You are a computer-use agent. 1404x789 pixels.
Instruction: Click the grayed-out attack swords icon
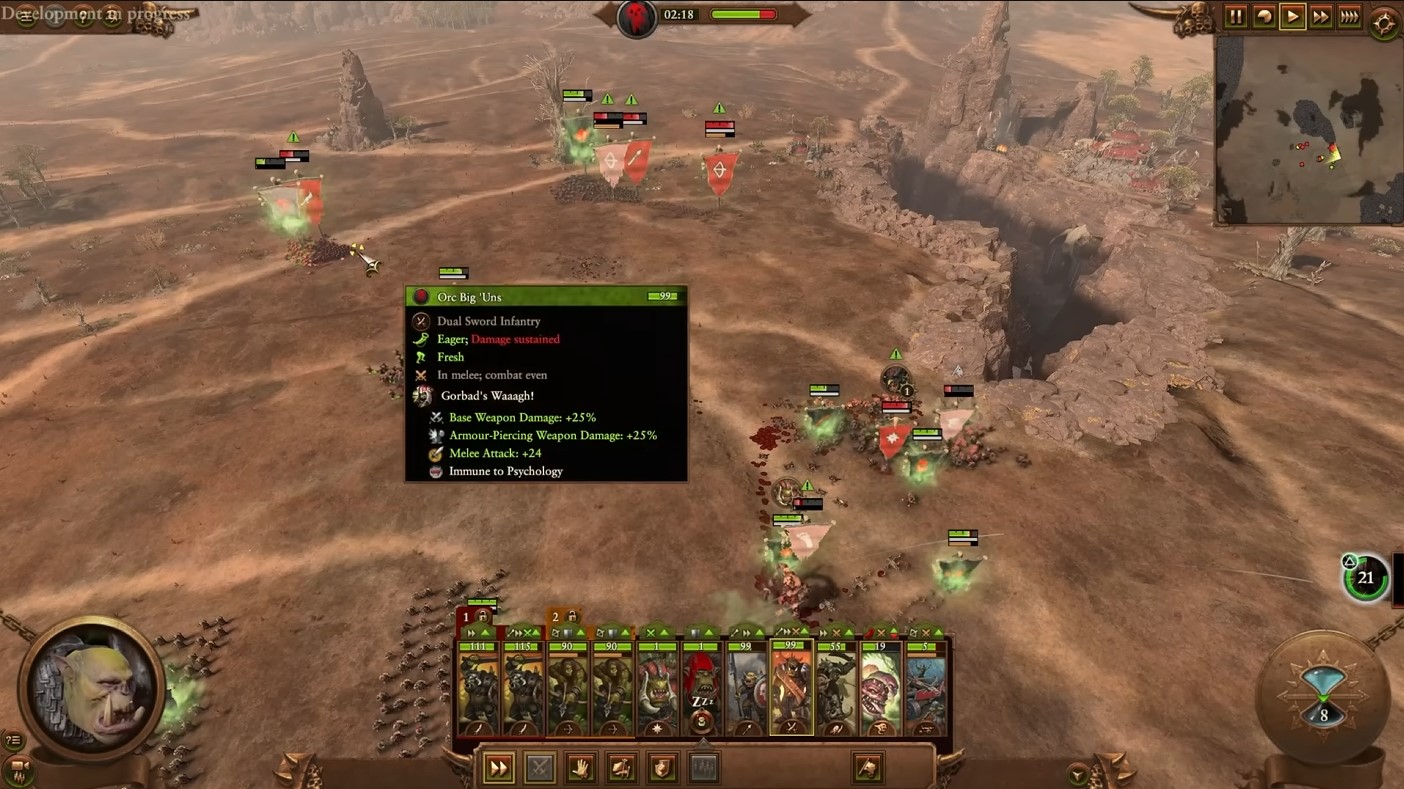539,768
